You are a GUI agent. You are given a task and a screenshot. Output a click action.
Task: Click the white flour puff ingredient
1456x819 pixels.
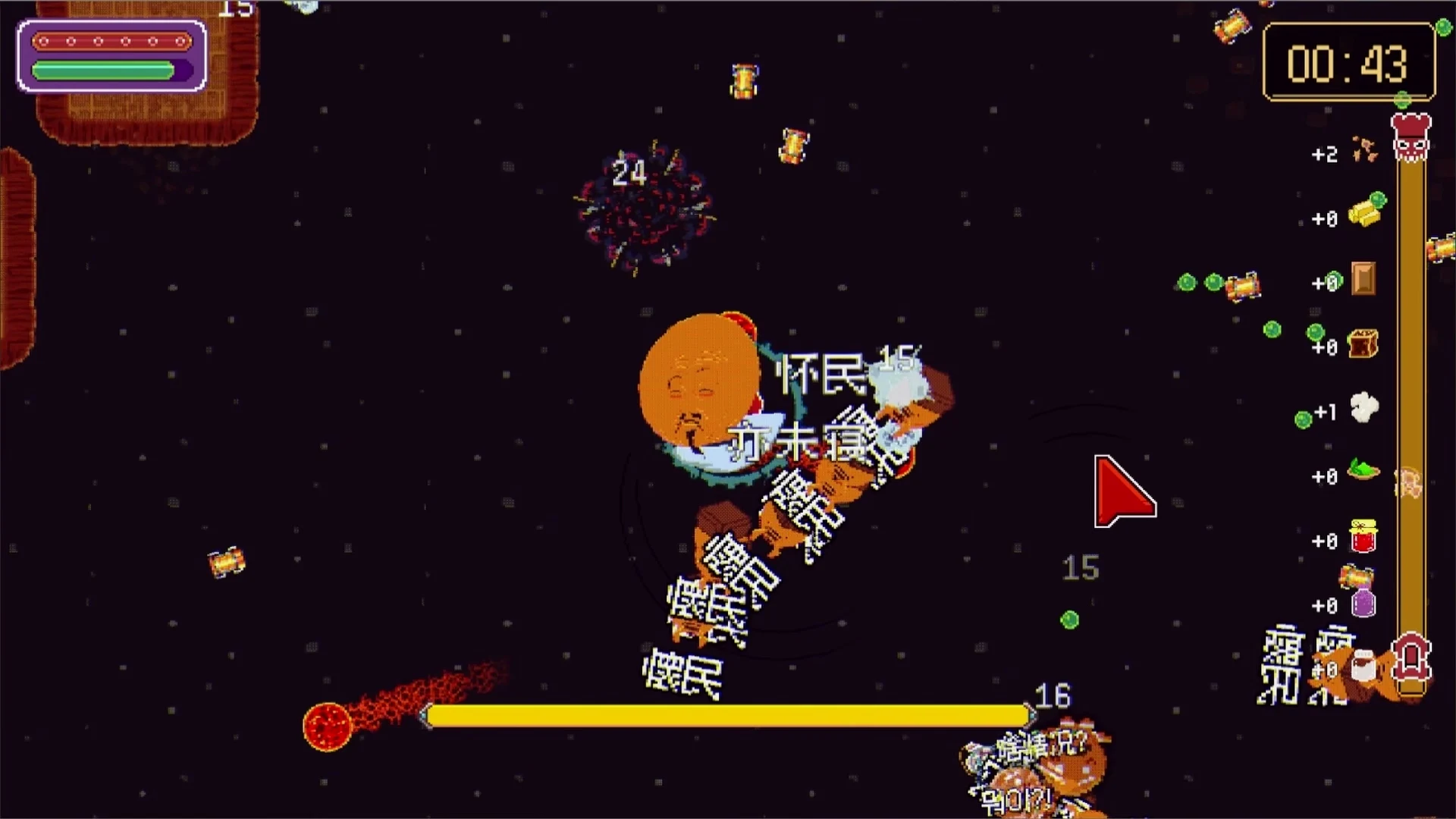point(1364,408)
